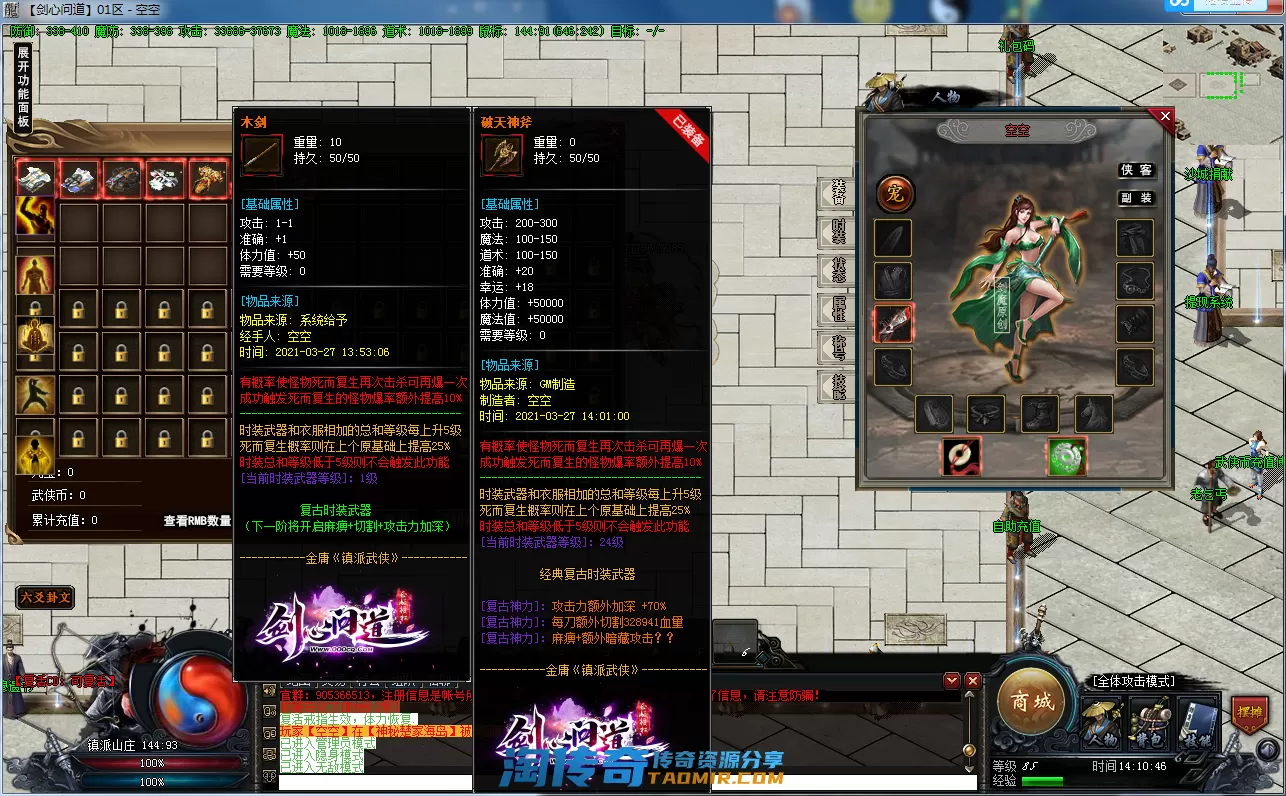
Task: Open the 侠客 view
Action: tap(1135, 171)
